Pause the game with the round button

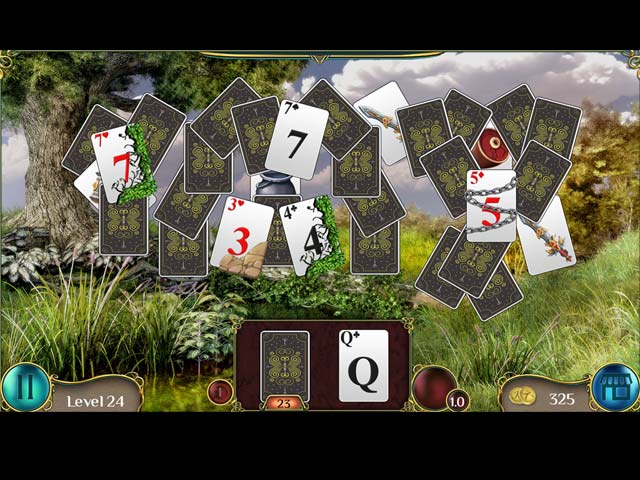(x=25, y=388)
